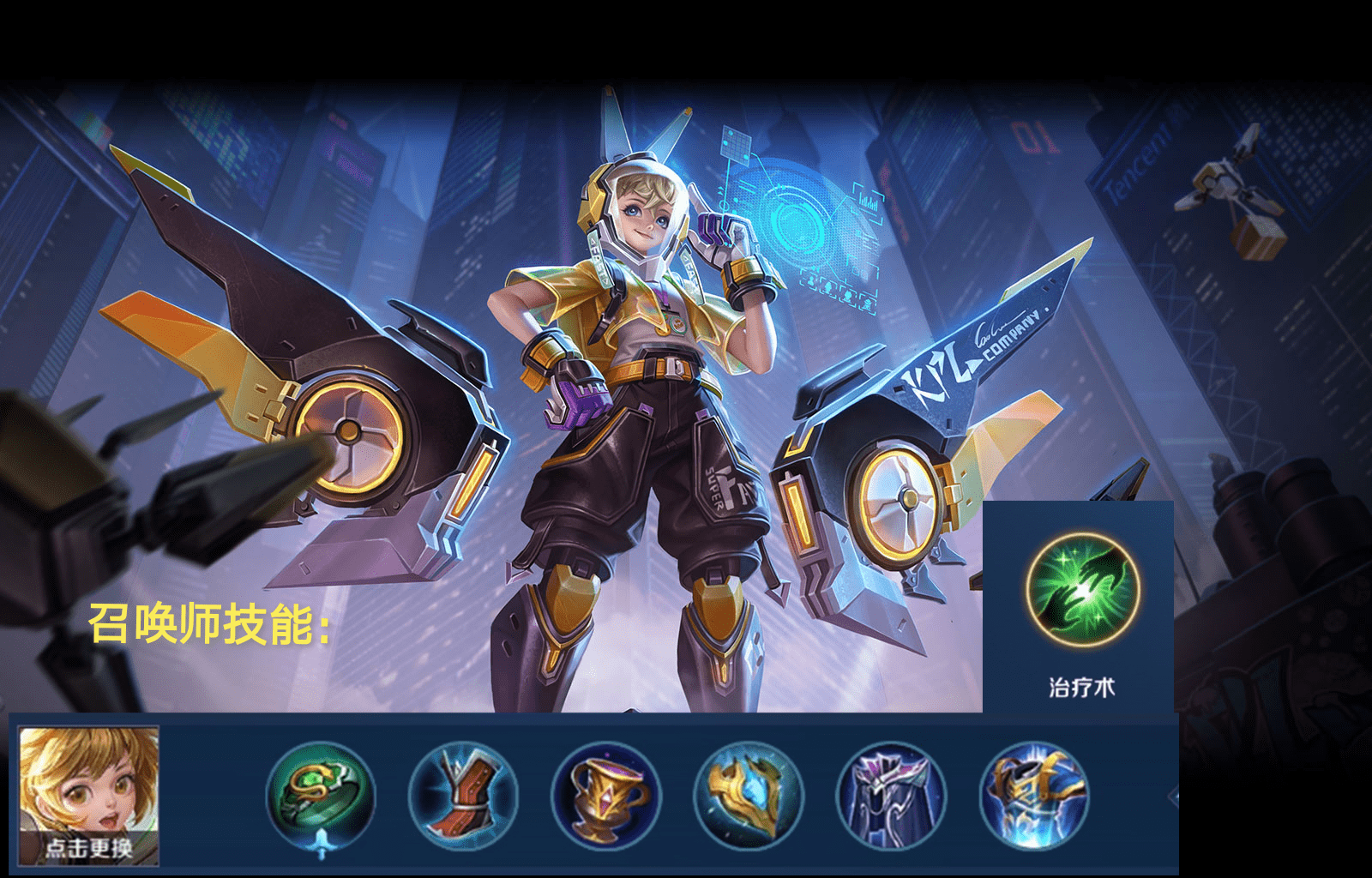Click the hero portrait labeled 点击更换
The image size is (1372, 878).
[89, 794]
